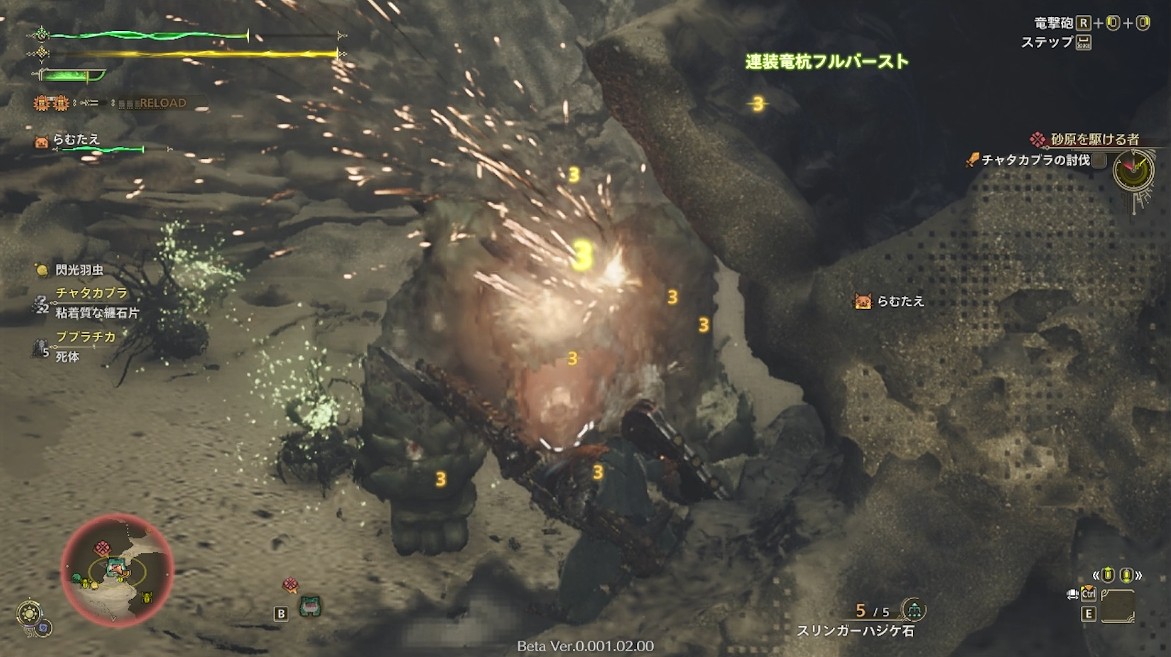Click the Palico らむたえ face icon

click(x=42, y=141)
